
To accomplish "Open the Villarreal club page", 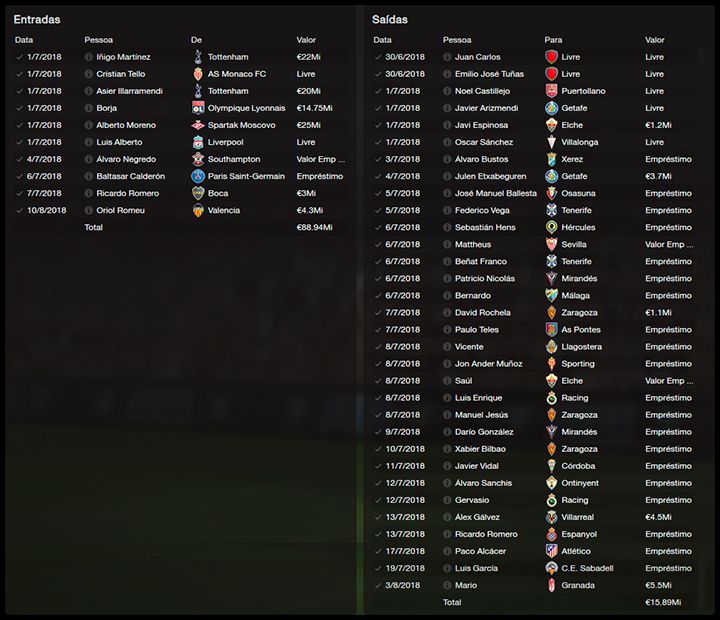I will pos(579,517).
